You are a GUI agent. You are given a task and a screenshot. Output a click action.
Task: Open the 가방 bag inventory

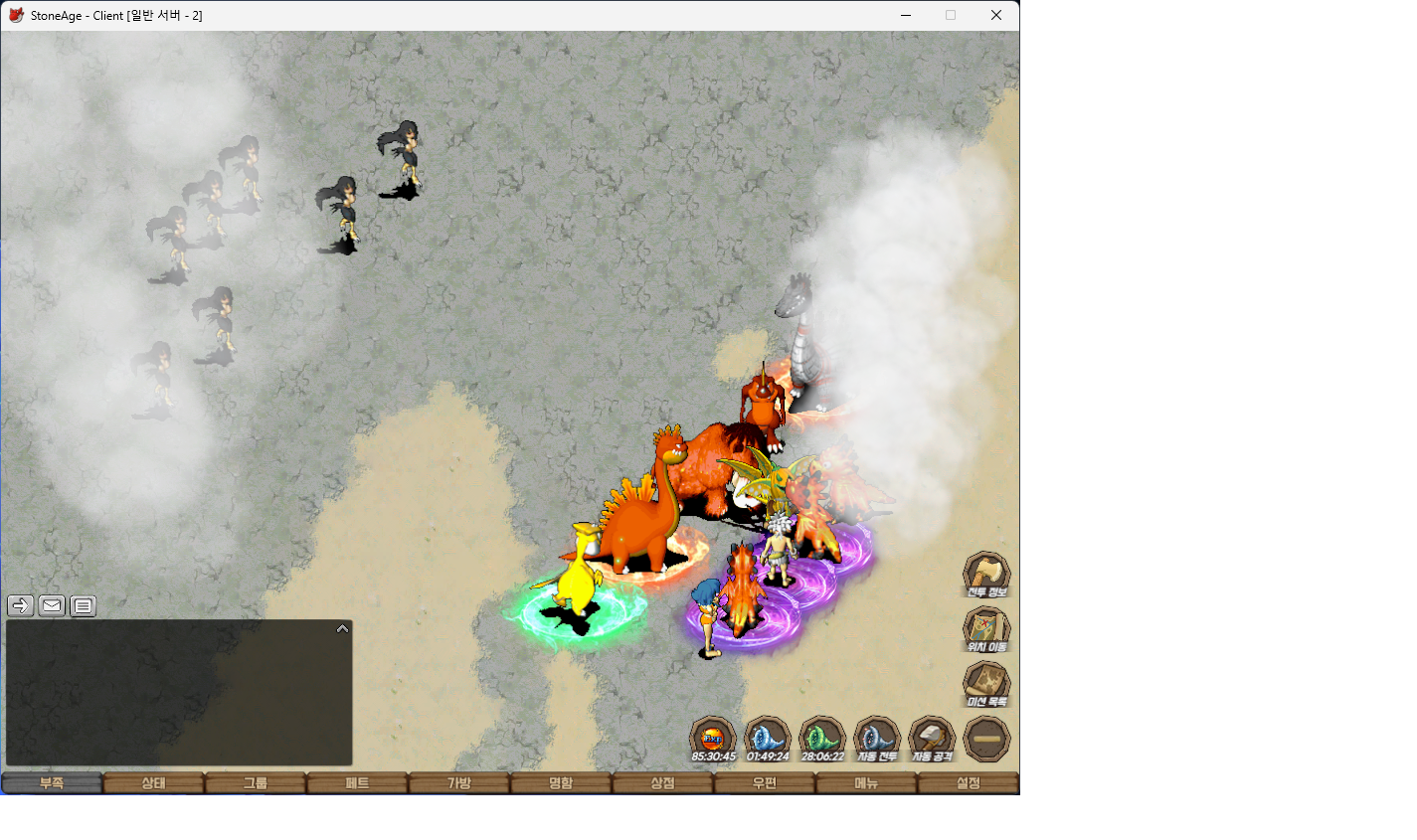[x=458, y=783]
